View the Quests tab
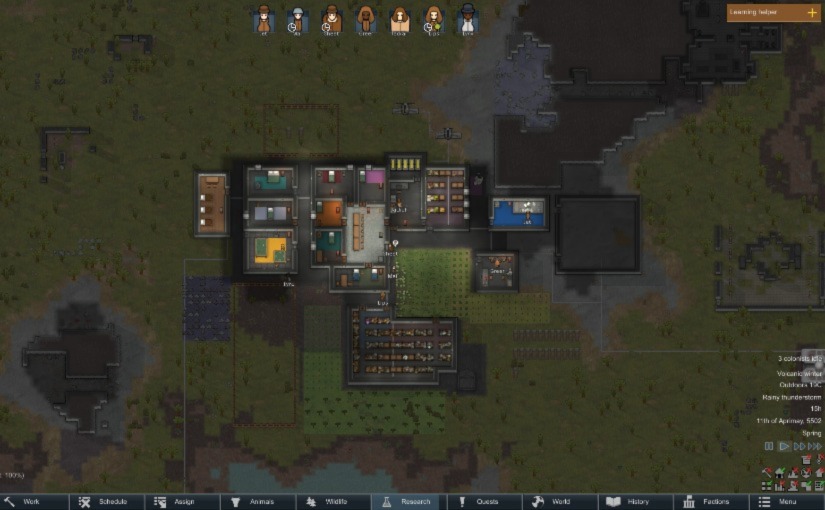Screen dimensions: 825x510 click(485, 501)
